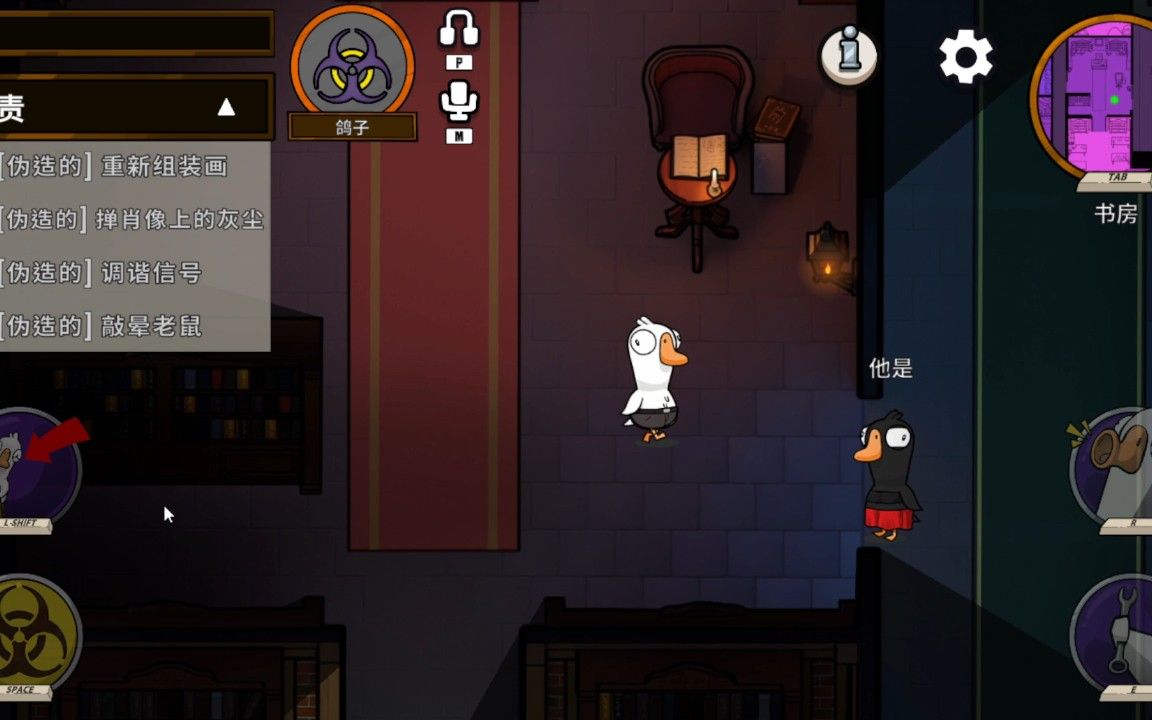Activate the megaphone report ability

[x=1115, y=467]
